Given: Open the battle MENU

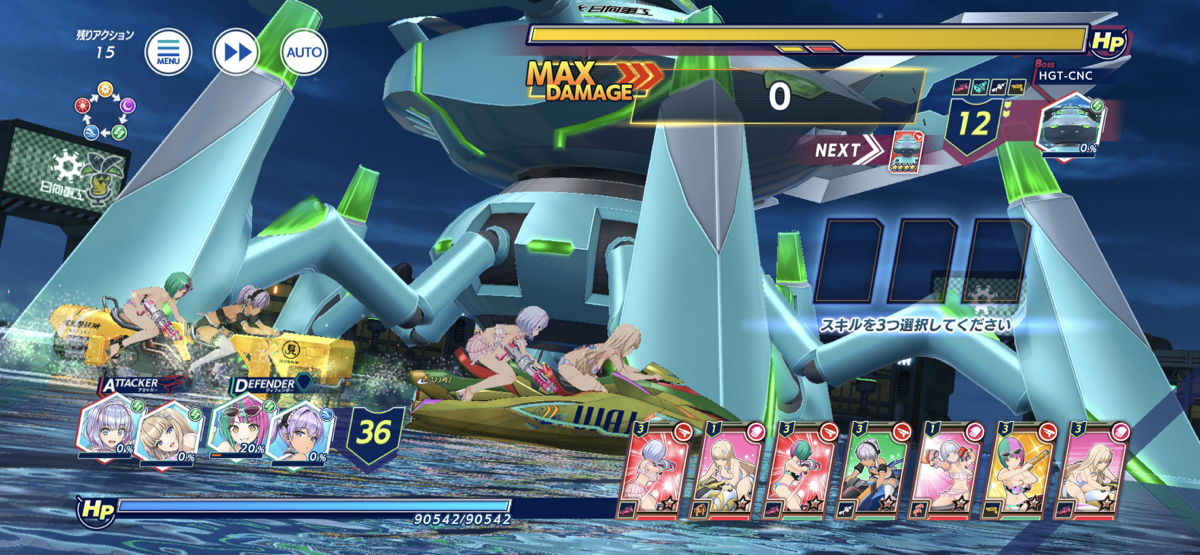Looking at the screenshot, I should [x=167, y=52].
